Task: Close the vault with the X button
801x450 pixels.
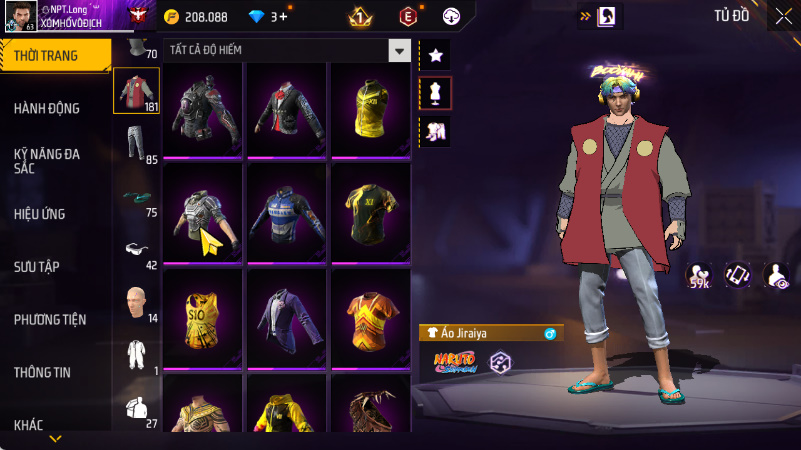Action: coord(783,16)
